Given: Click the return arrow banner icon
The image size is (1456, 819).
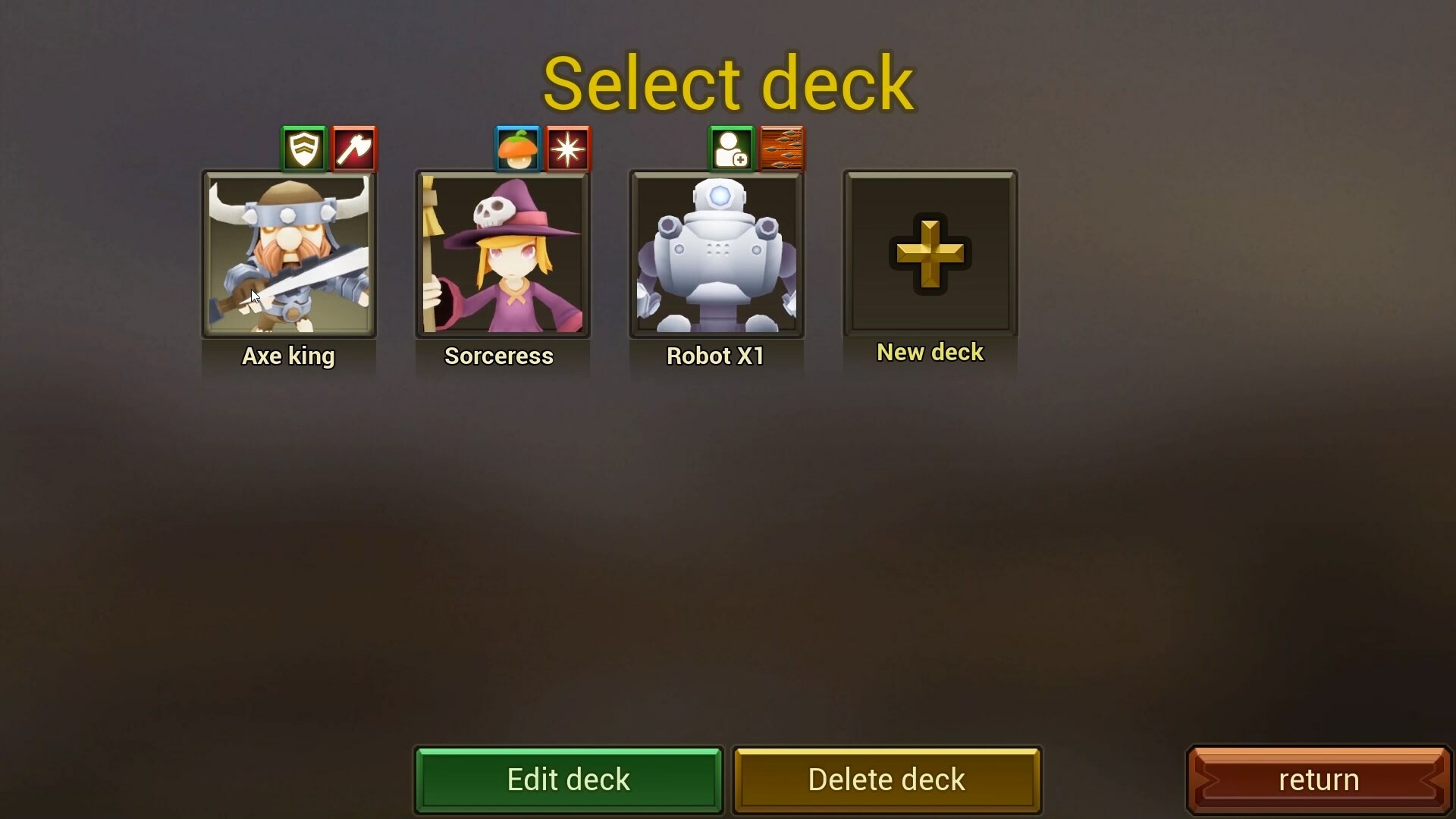Looking at the screenshot, I should click(x=1214, y=780).
